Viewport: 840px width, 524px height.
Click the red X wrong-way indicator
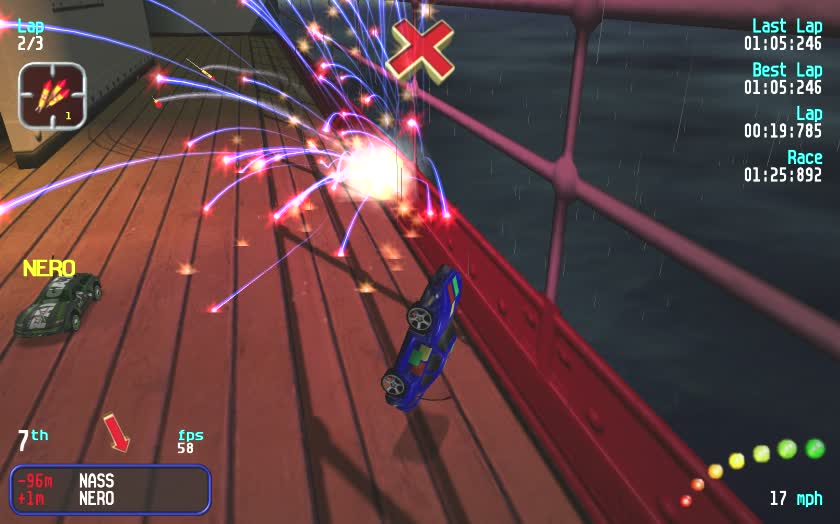point(421,48)
